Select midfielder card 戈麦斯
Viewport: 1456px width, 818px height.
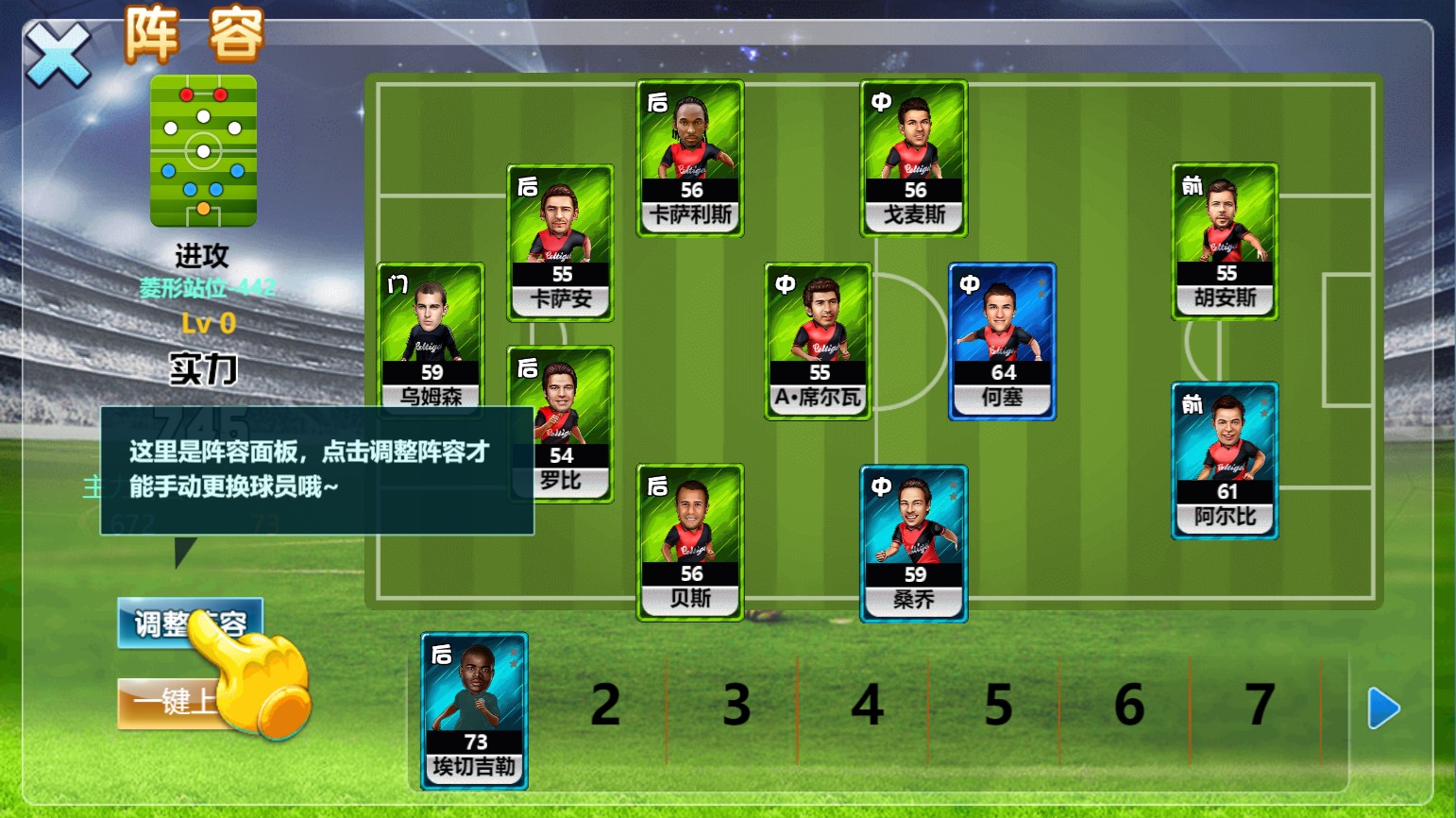[x=914, y=158]
